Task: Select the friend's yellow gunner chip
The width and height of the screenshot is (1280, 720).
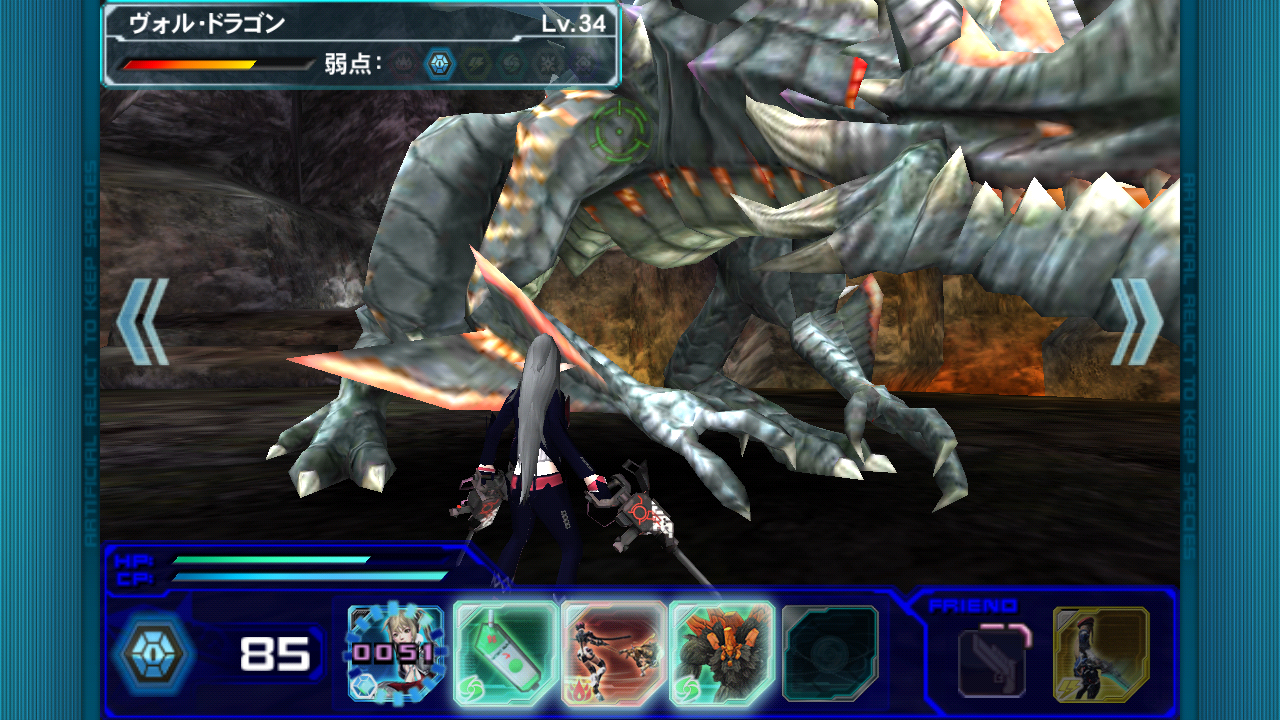Action: [1101, 654]
